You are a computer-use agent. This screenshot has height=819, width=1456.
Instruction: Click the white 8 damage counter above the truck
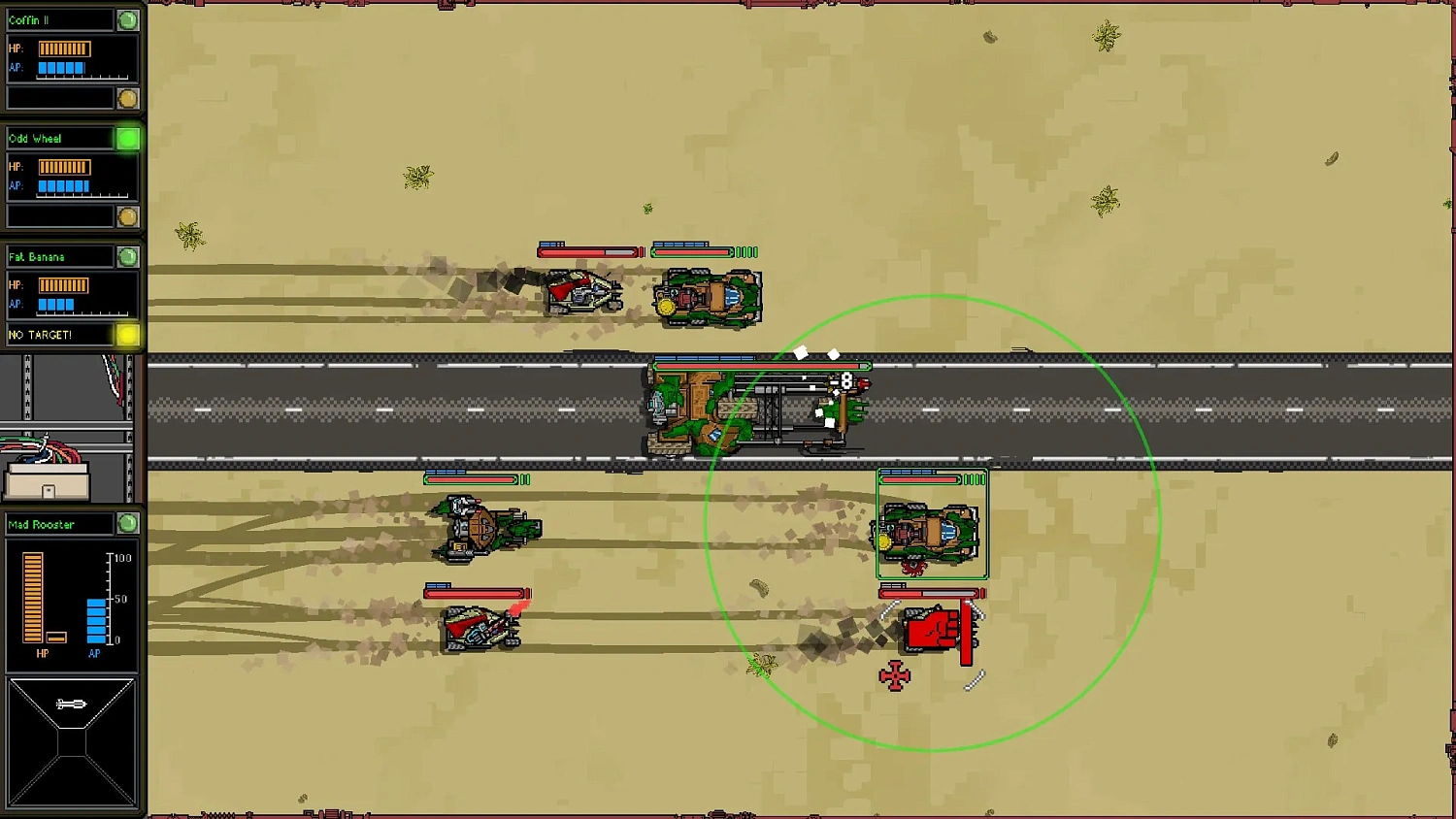click(x=846, y=381)
